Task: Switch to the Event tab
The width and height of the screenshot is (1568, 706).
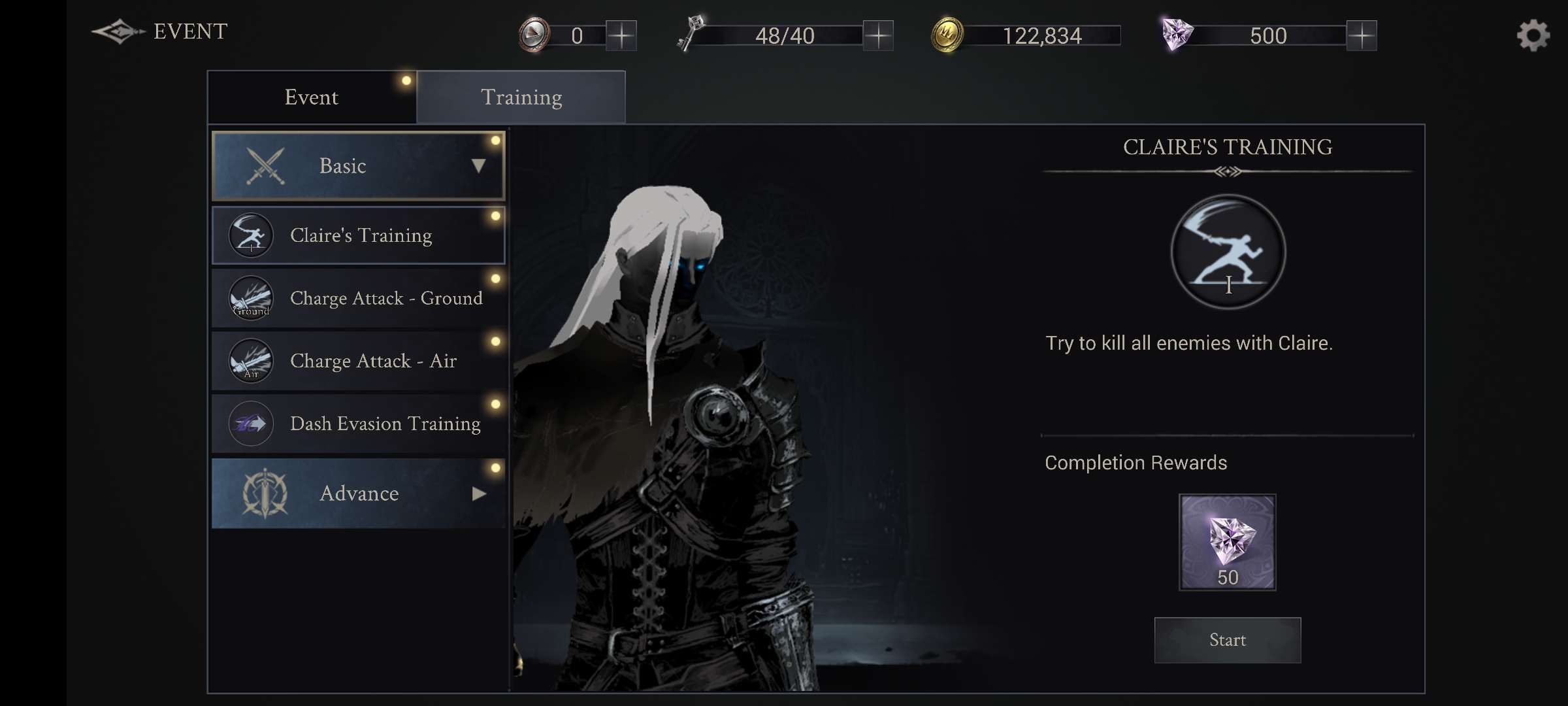Action: tap(312, 97)
